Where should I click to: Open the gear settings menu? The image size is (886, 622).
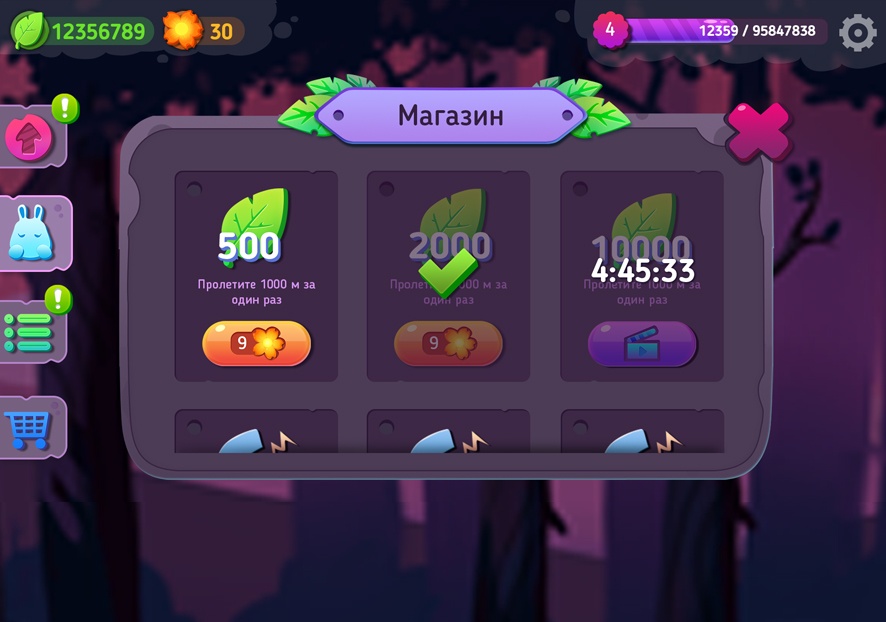(x=857, y=32)
